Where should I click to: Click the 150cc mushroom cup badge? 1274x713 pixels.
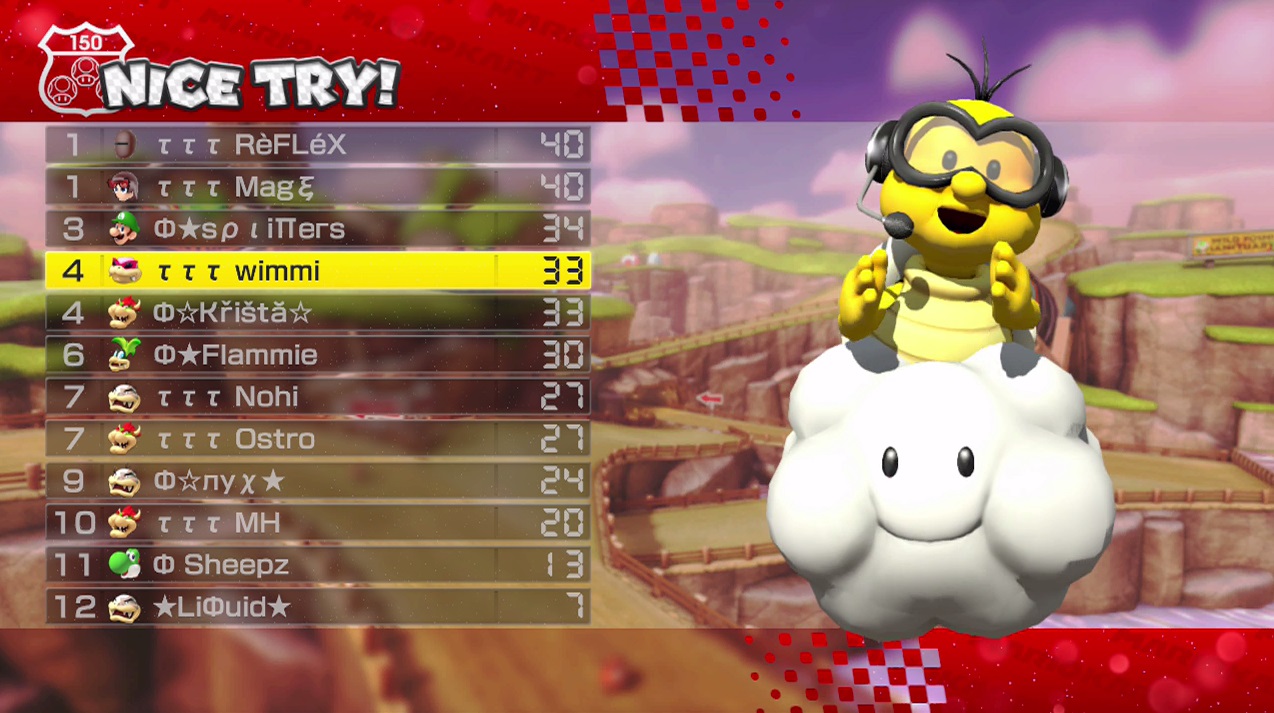(x=85, y=68)
